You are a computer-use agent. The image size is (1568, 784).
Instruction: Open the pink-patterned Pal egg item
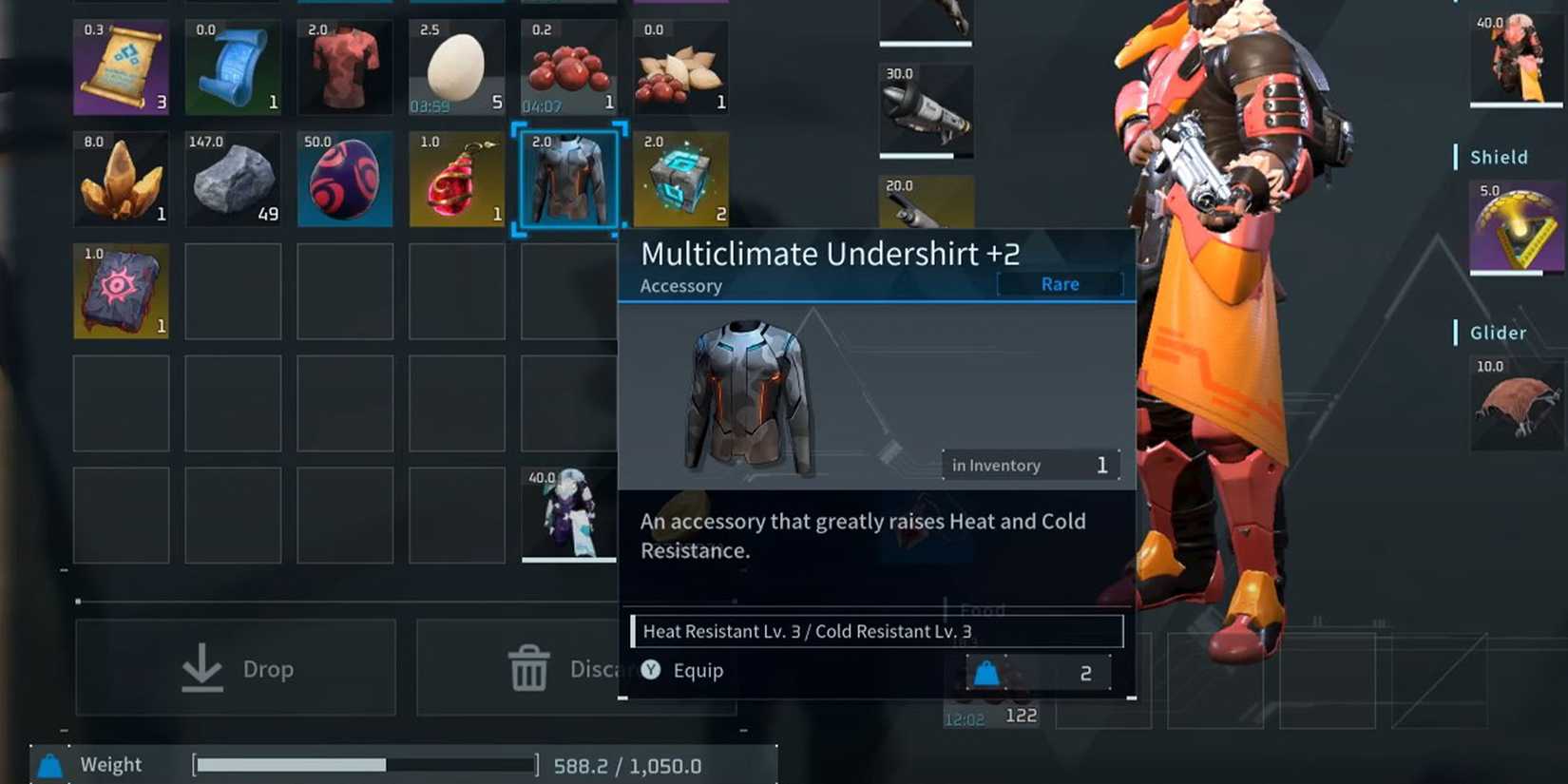(x=345, y=179)
